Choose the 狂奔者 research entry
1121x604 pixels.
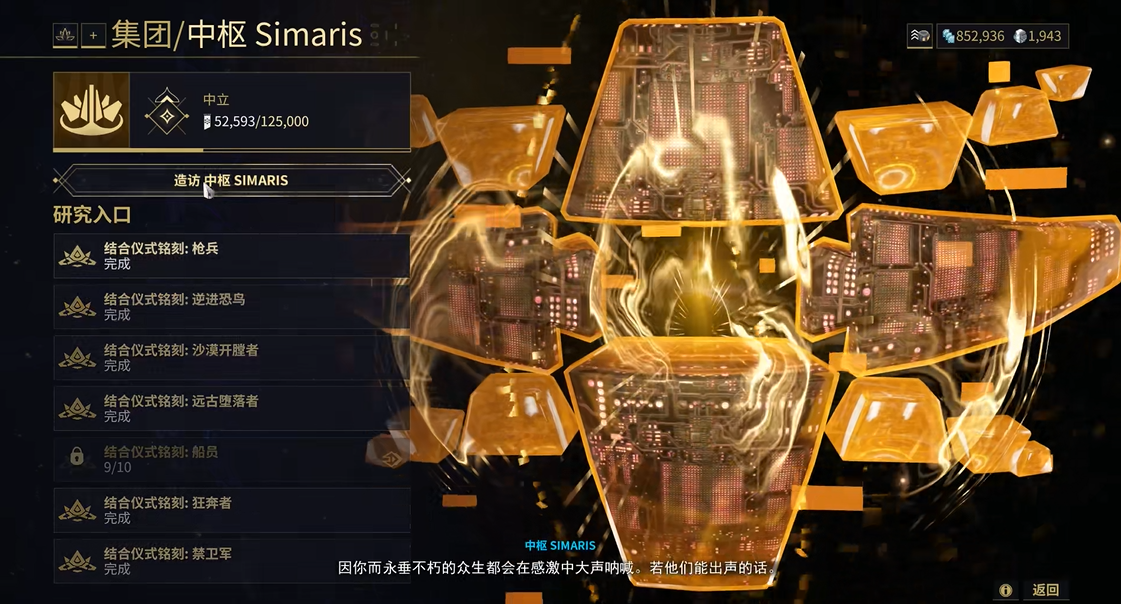(231, 510)
